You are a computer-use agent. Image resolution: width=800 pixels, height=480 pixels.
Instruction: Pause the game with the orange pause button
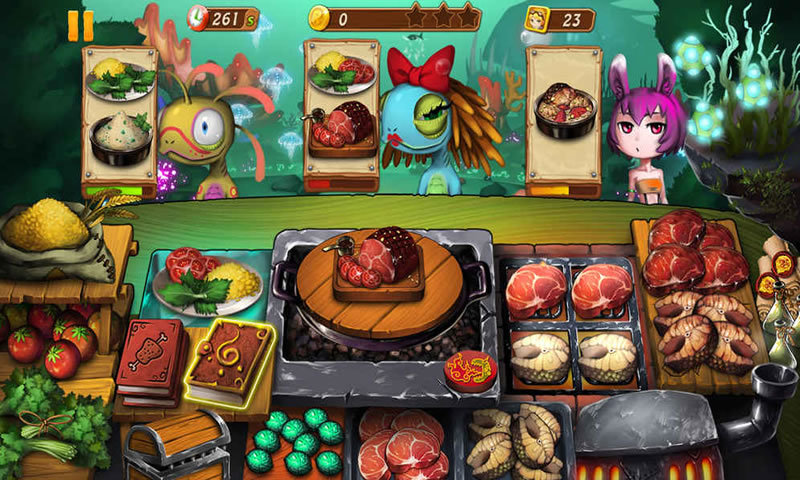click(81, 25)
